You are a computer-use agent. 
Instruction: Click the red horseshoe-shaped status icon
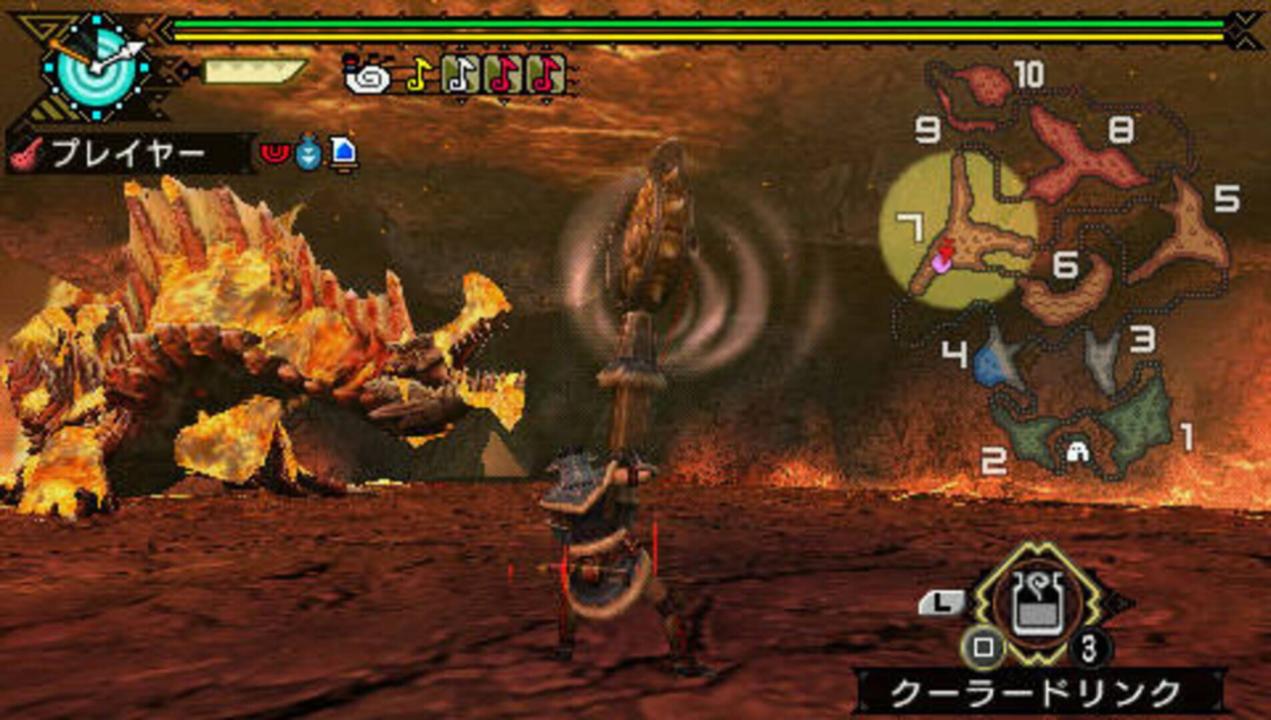(x=273, y=153)
